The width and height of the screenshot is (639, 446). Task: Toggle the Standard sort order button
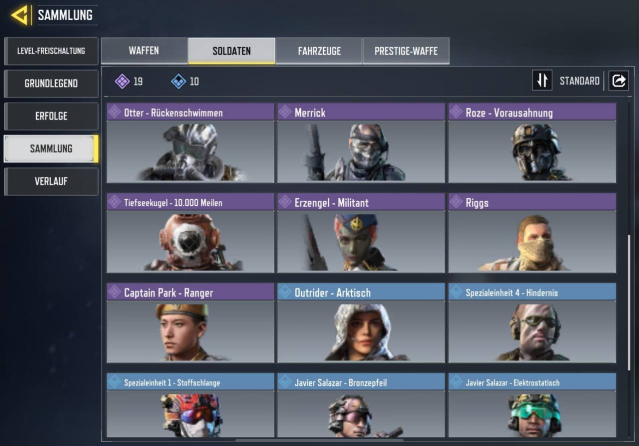[543, 81]
